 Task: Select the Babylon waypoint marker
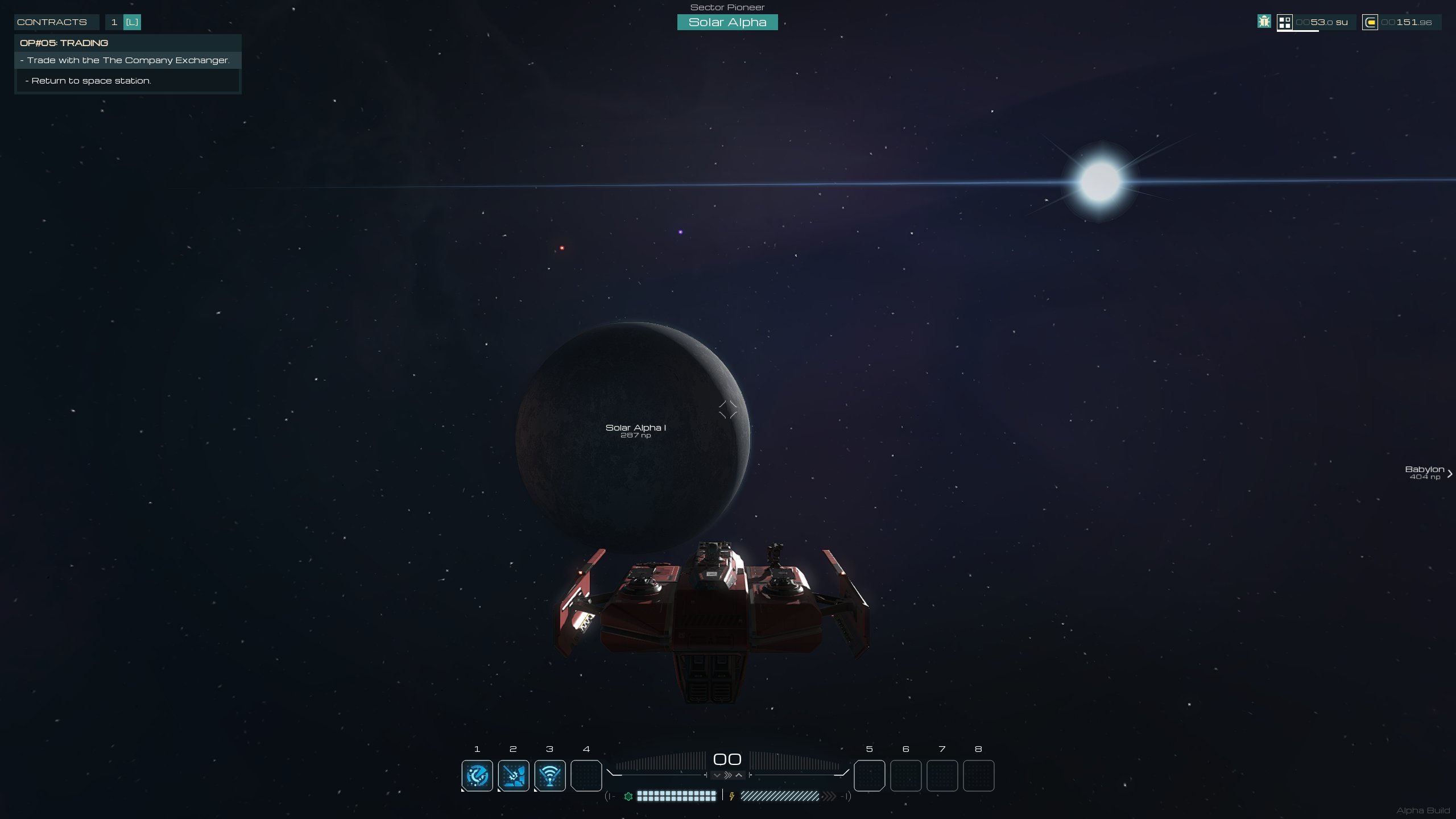[x=1425, y=472]
